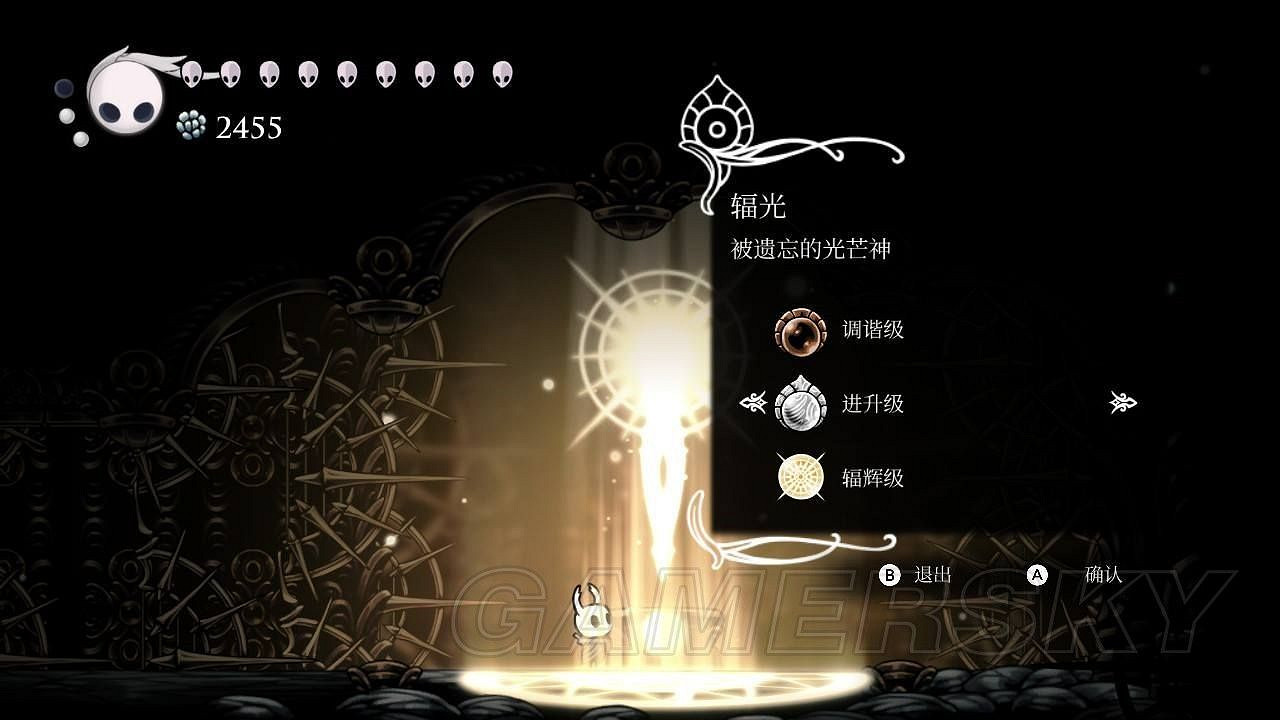This screenshot has width=1280, height=720.
Task: Select the 调谐级 difficulty option
Action: [872, 330]
